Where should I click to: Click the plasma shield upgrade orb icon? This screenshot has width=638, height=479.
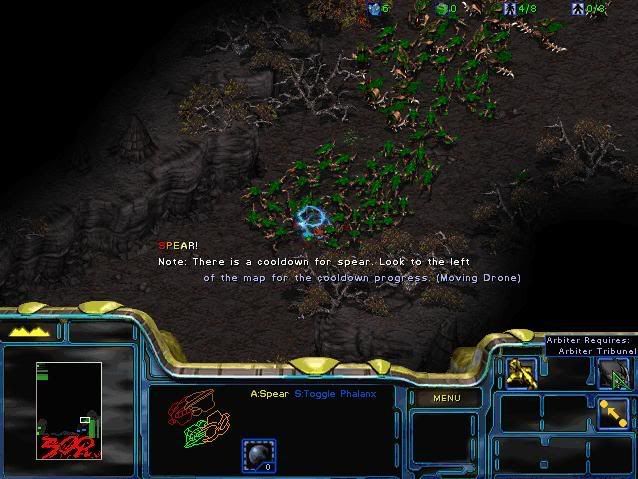pyautogui.click(x=259, y=455)
